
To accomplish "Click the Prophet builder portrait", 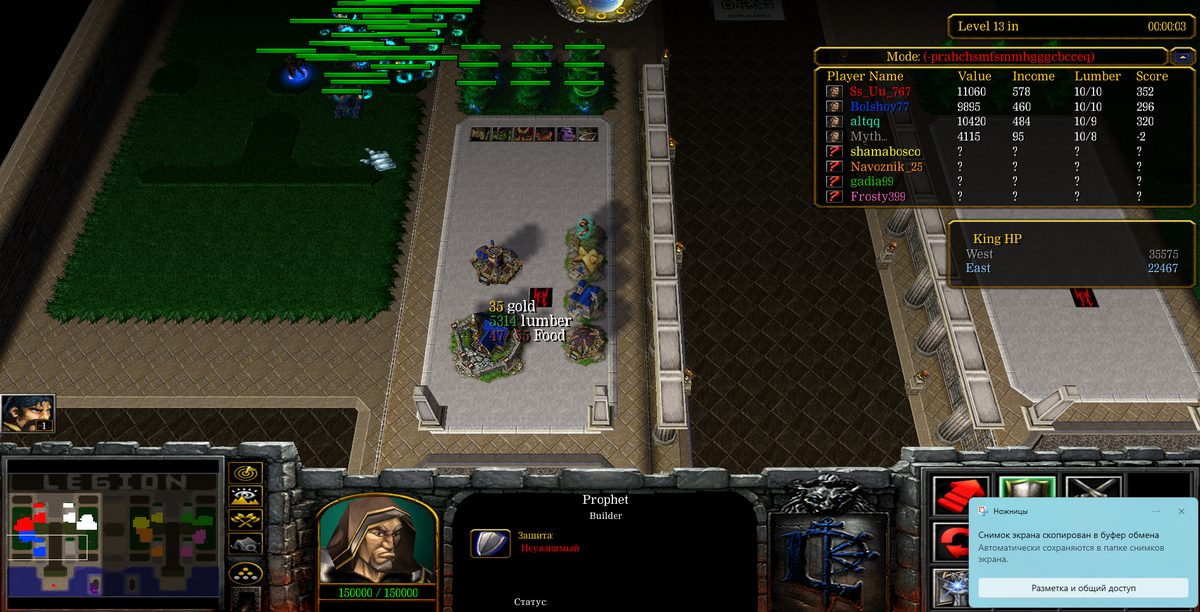I will [x=376, y=539].
